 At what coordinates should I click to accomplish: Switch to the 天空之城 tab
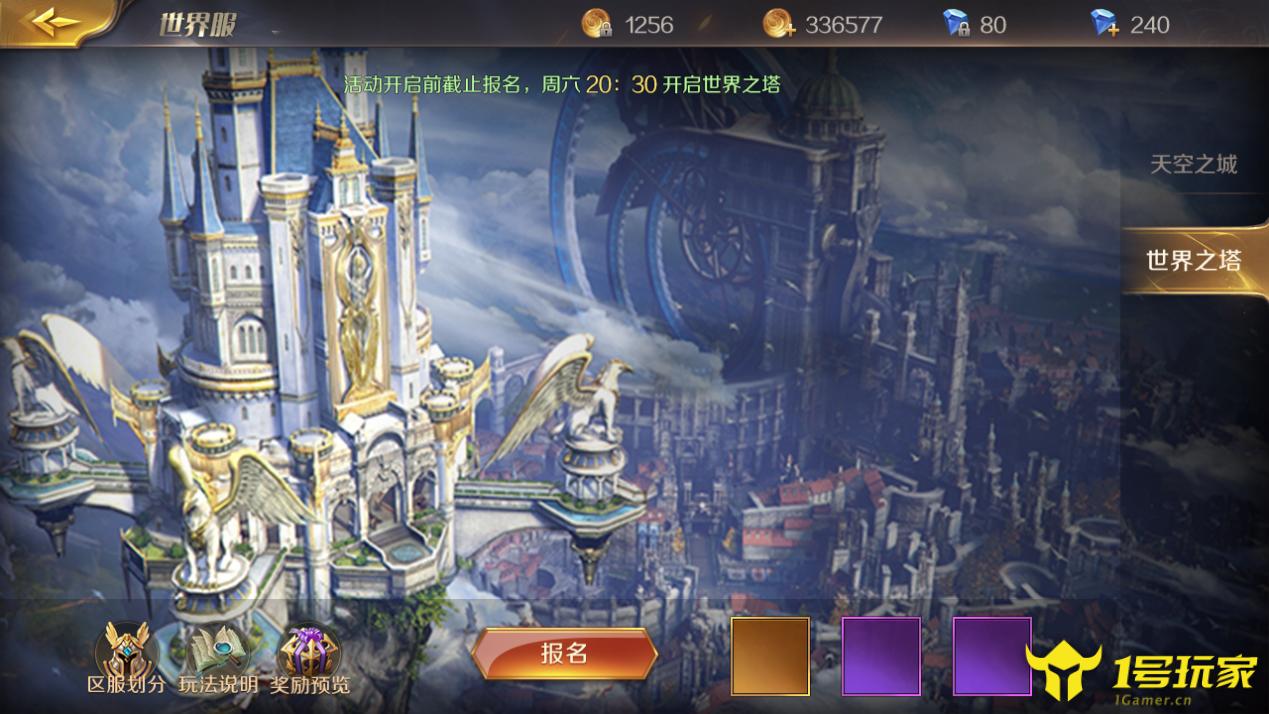click(1193, 165)
